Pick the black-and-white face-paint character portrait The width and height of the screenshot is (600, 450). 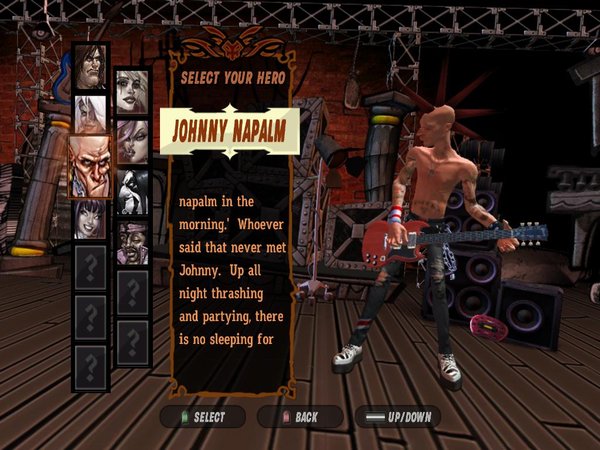pyautogui.click(x=132, y=191)
